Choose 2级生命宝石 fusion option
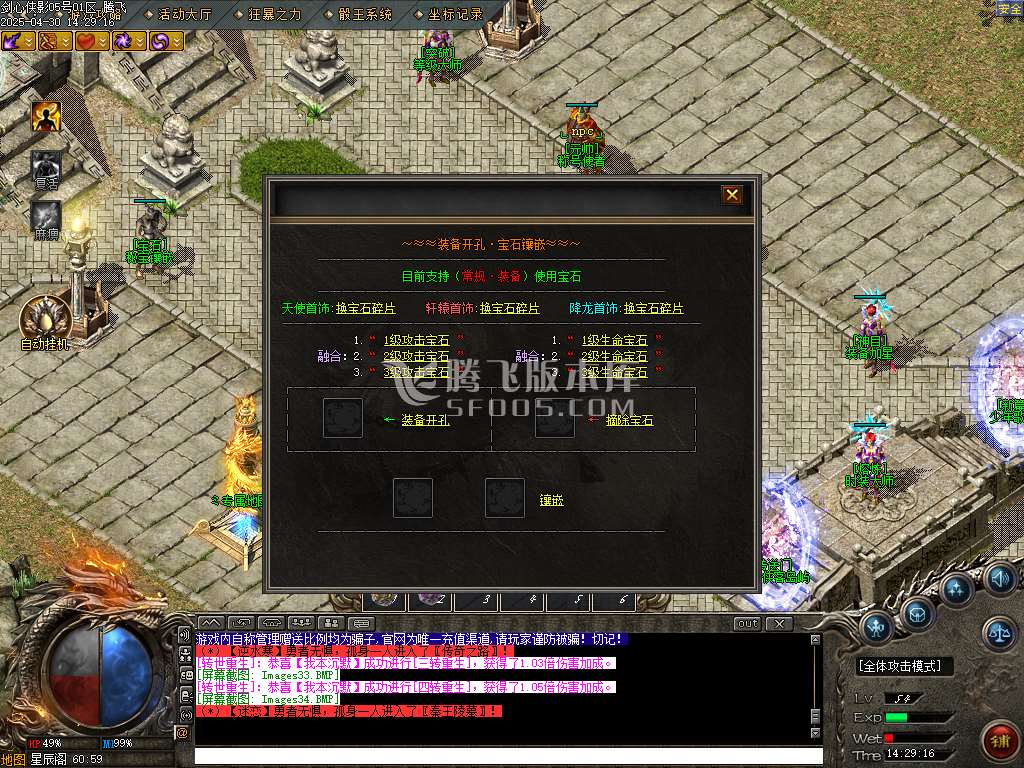The image size is (1024, 768). tap(614, 356)
